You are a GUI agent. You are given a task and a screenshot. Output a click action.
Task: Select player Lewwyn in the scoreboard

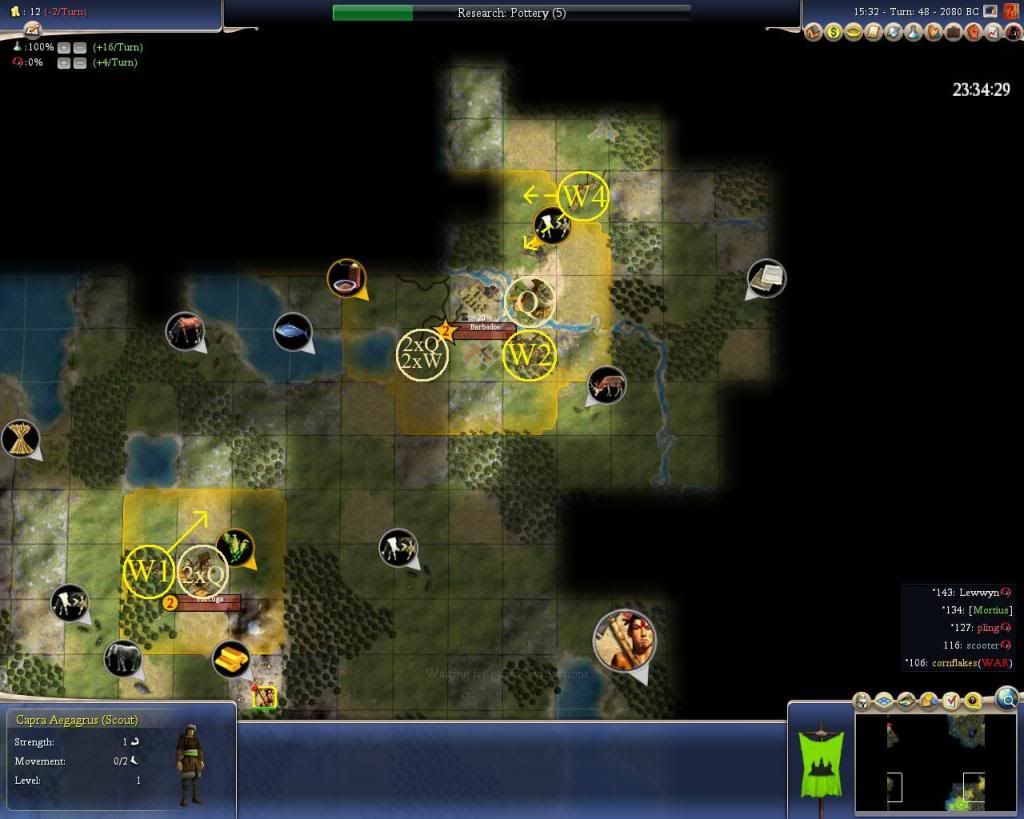click(x=979, y=592)
